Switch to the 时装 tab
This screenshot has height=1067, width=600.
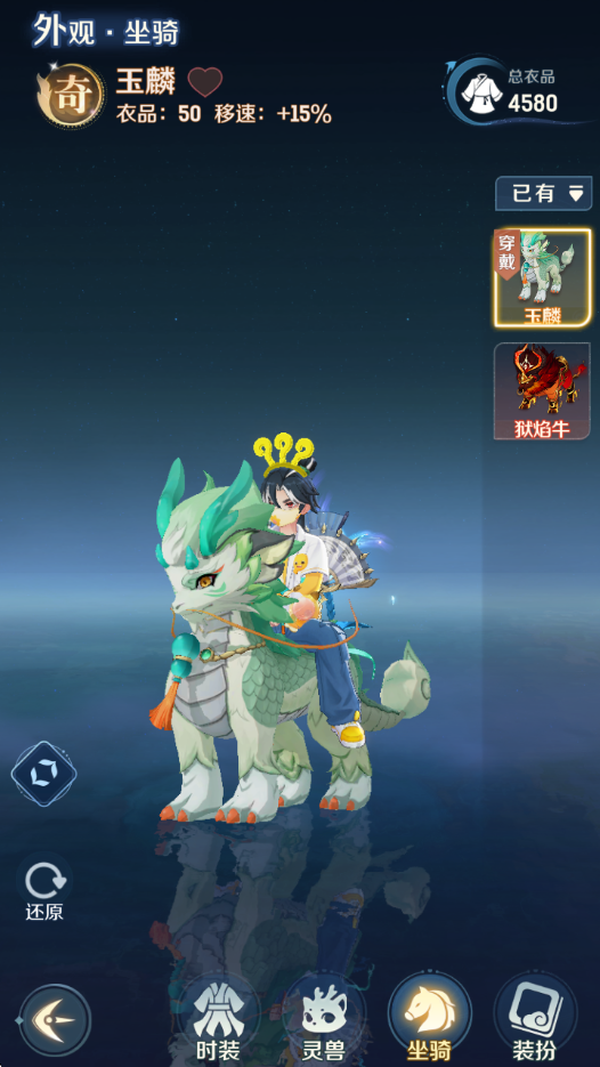(x=217, y=1019)
